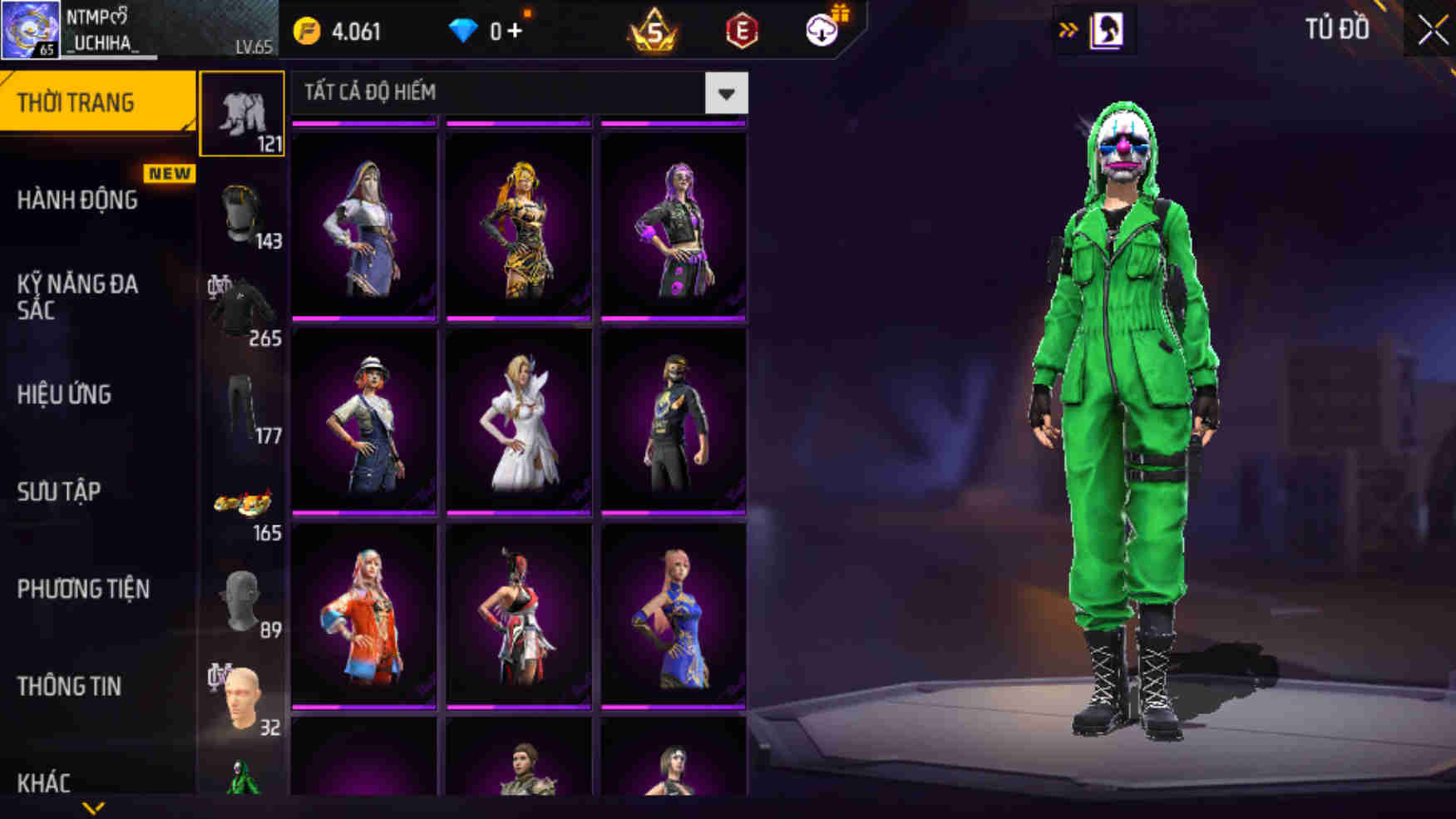Select the shoes category showing 165 items
This screenshot has height=819, width=1456.
pos(242,503)
